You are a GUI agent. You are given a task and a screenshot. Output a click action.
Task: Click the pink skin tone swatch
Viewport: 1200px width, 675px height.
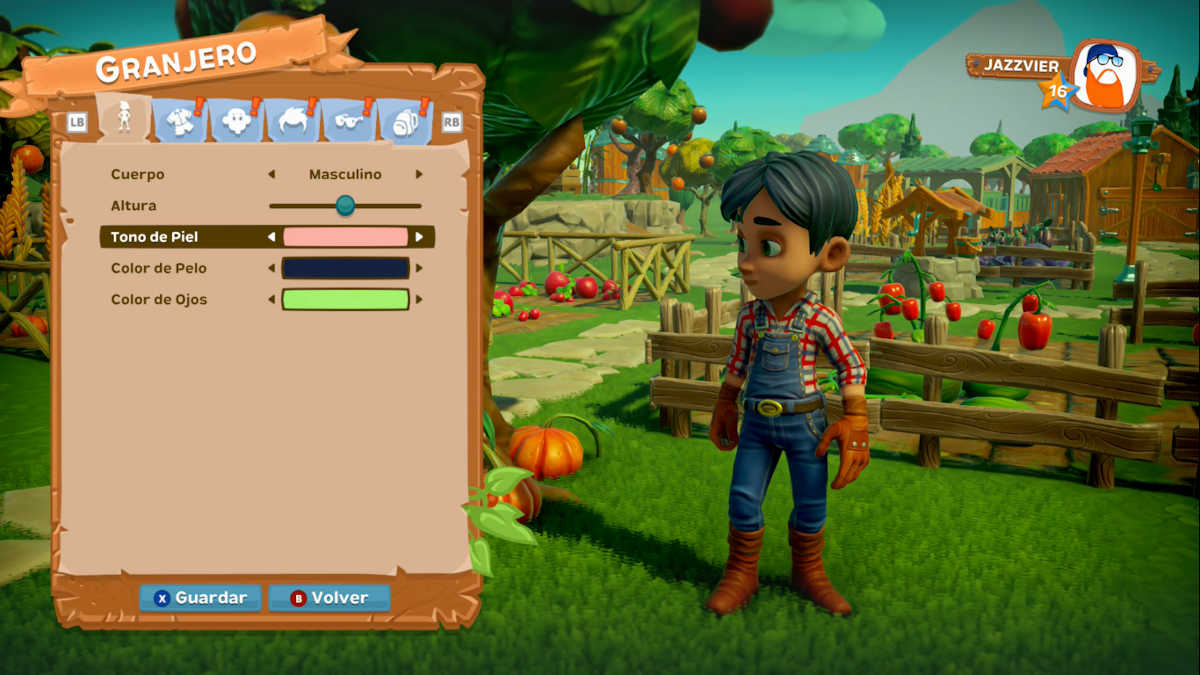pyautogui.click(x=345, y=237)
